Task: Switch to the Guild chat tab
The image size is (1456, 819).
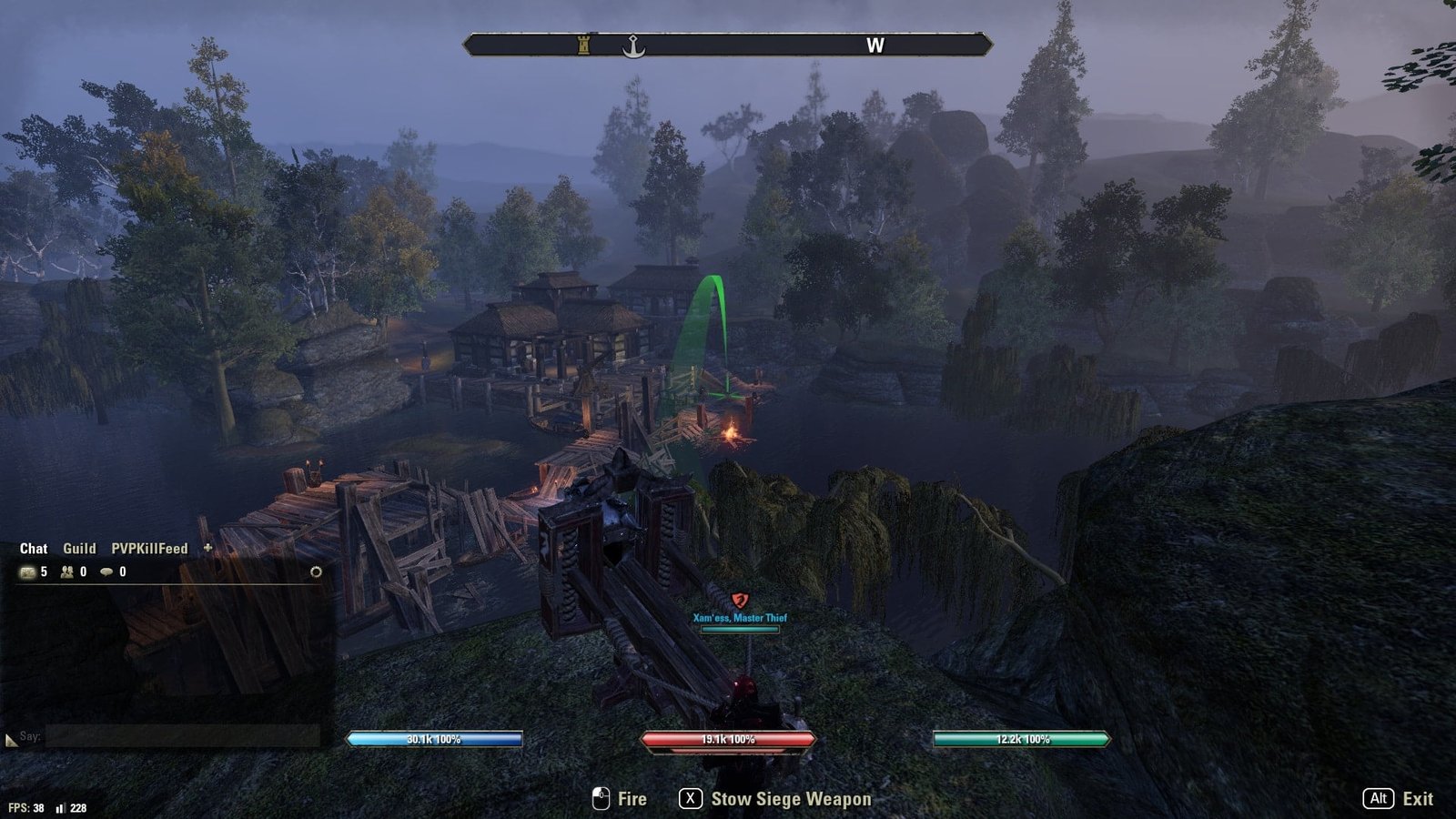Action: tap(79, 549)
